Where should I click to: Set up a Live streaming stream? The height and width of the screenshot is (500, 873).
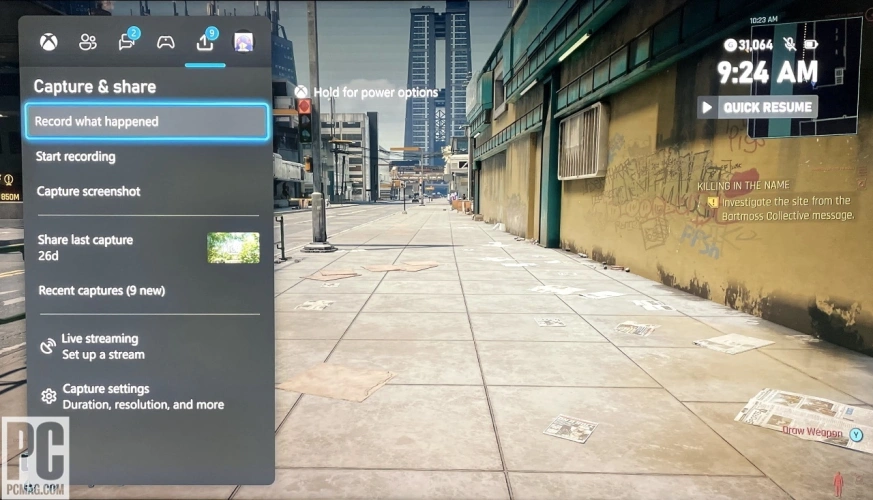click(x=100, y=346)
